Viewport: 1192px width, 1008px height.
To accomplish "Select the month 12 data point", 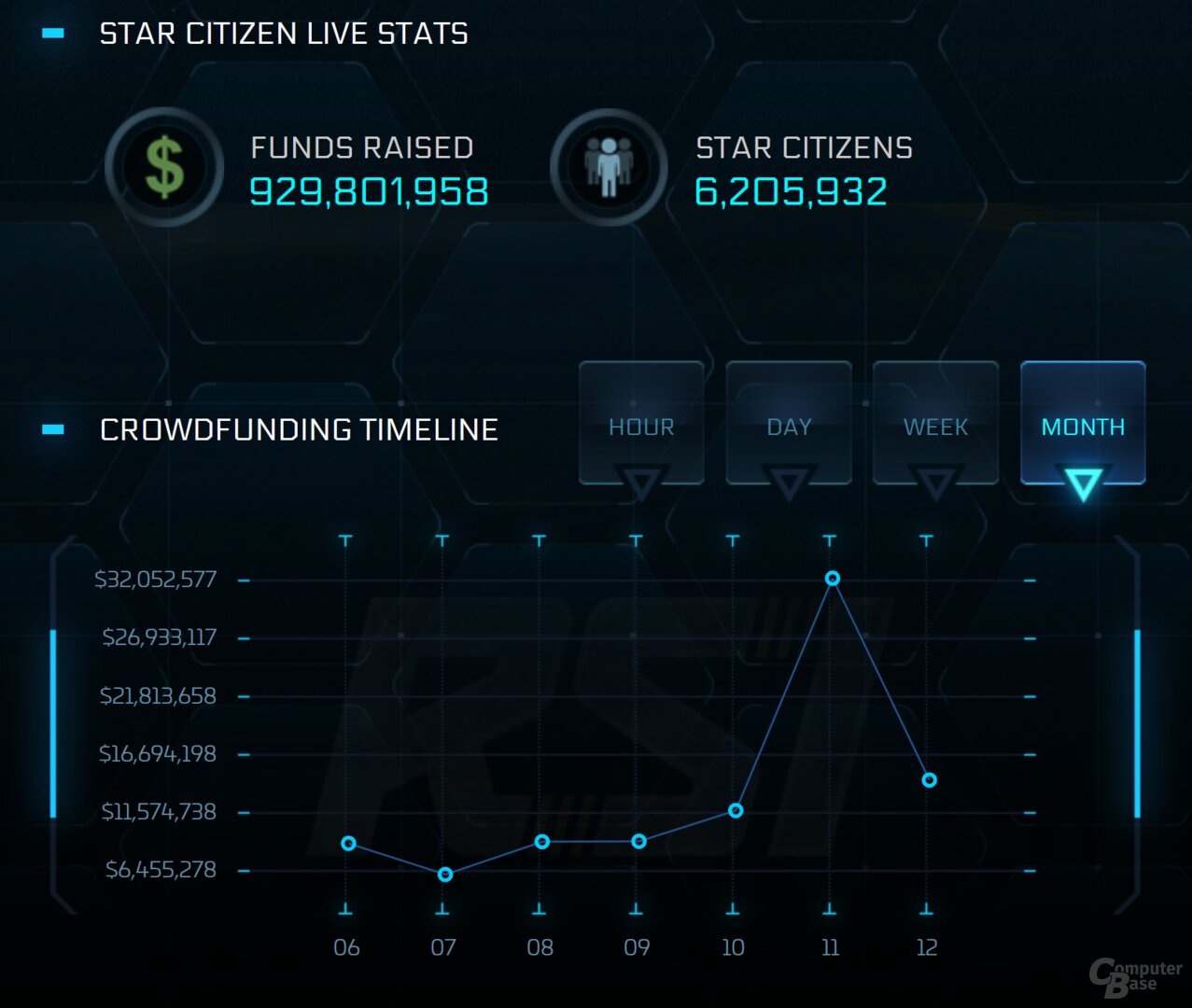I will coord(929,780).
